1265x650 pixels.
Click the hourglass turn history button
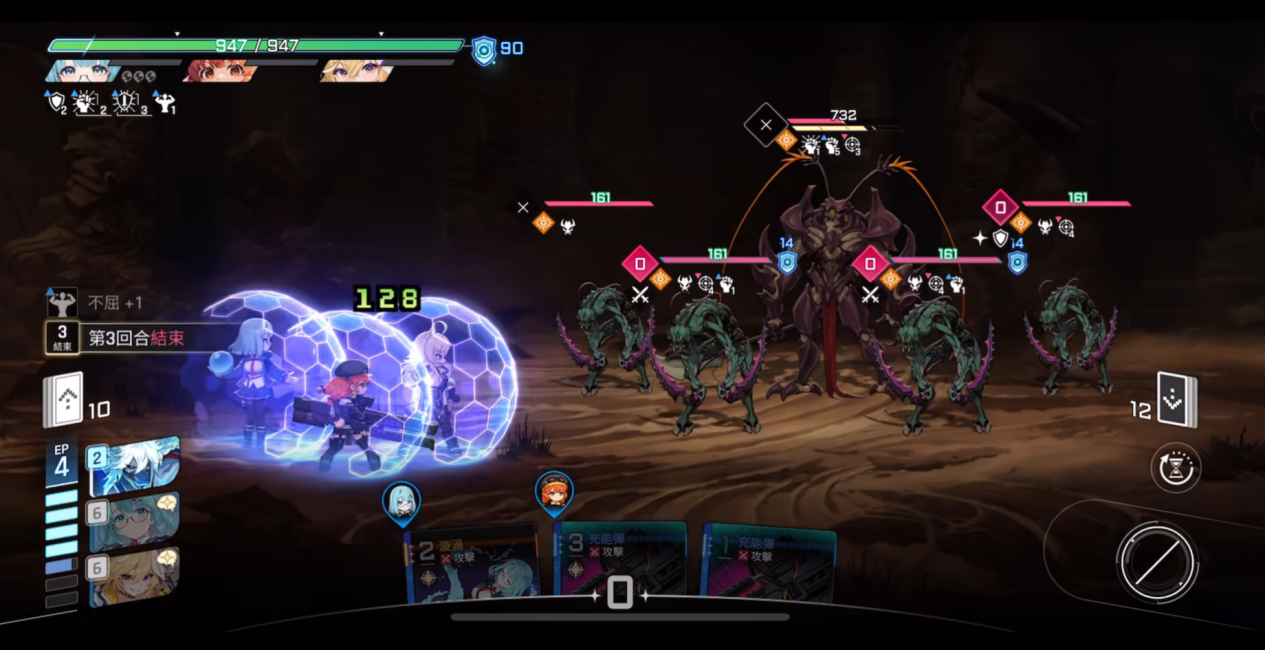pyautogui.click(x=1176, y=468)
